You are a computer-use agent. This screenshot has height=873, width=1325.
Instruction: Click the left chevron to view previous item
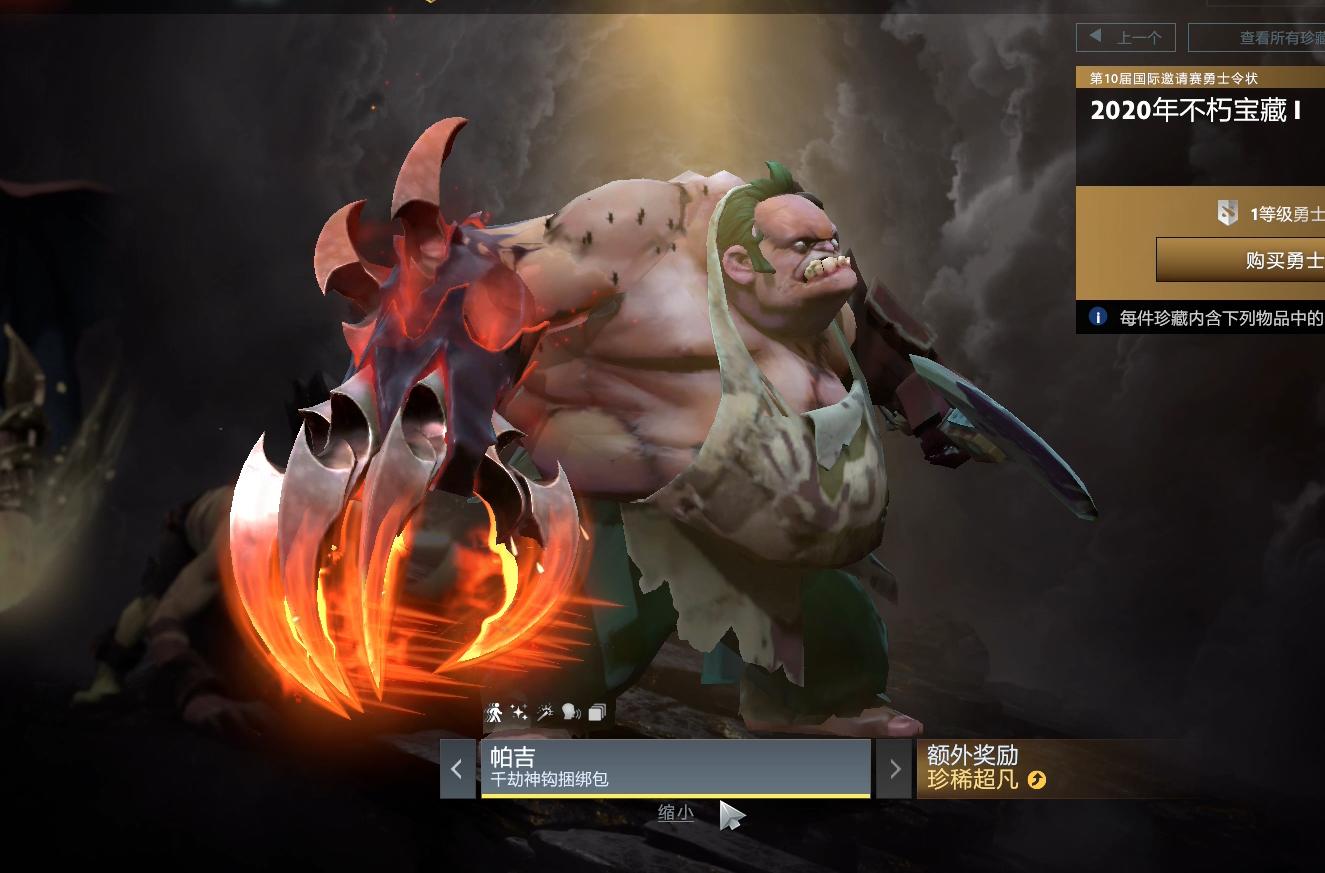(457, 767)
